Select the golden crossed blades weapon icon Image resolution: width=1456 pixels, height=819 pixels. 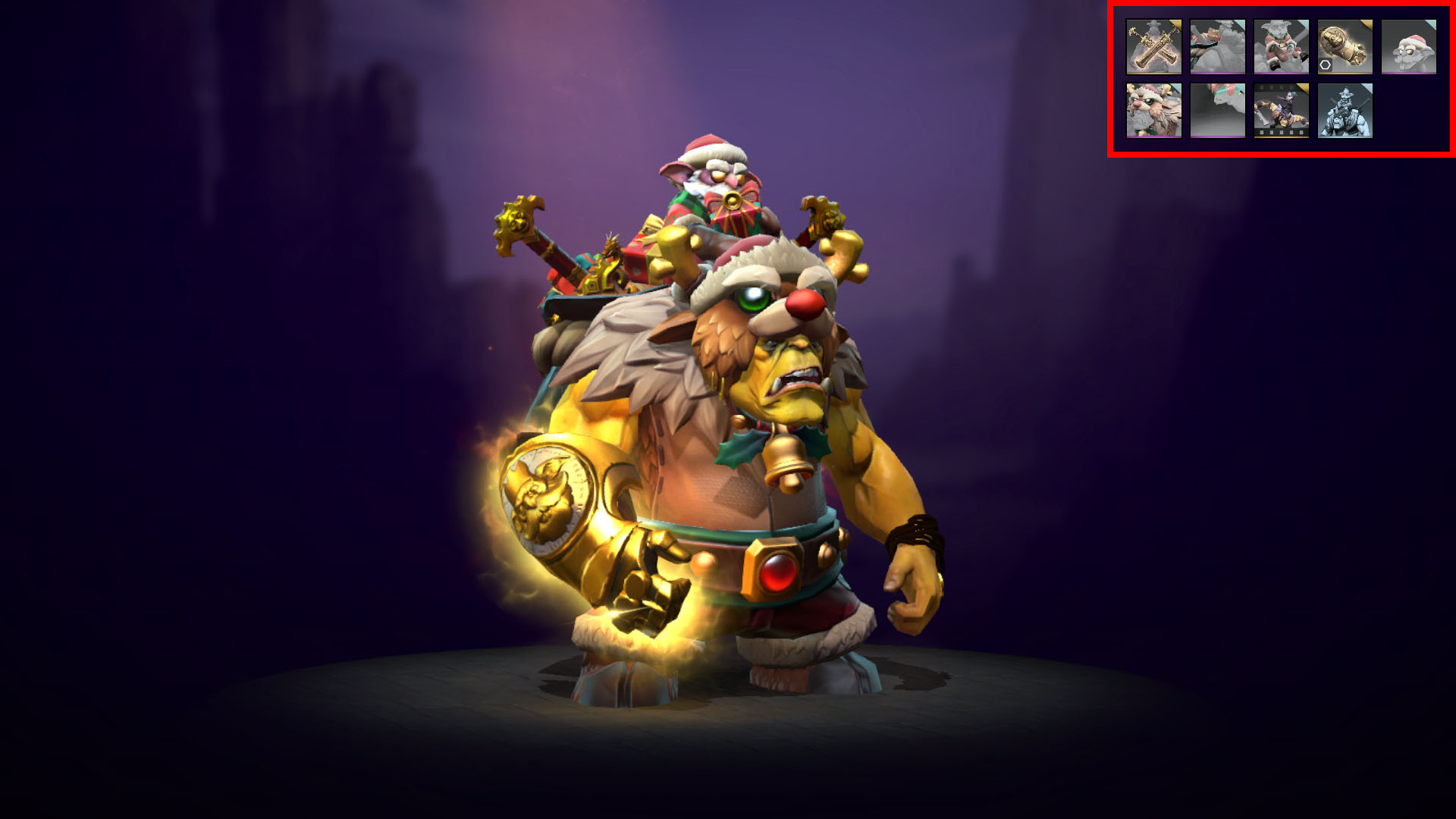tap(1153, 47)
